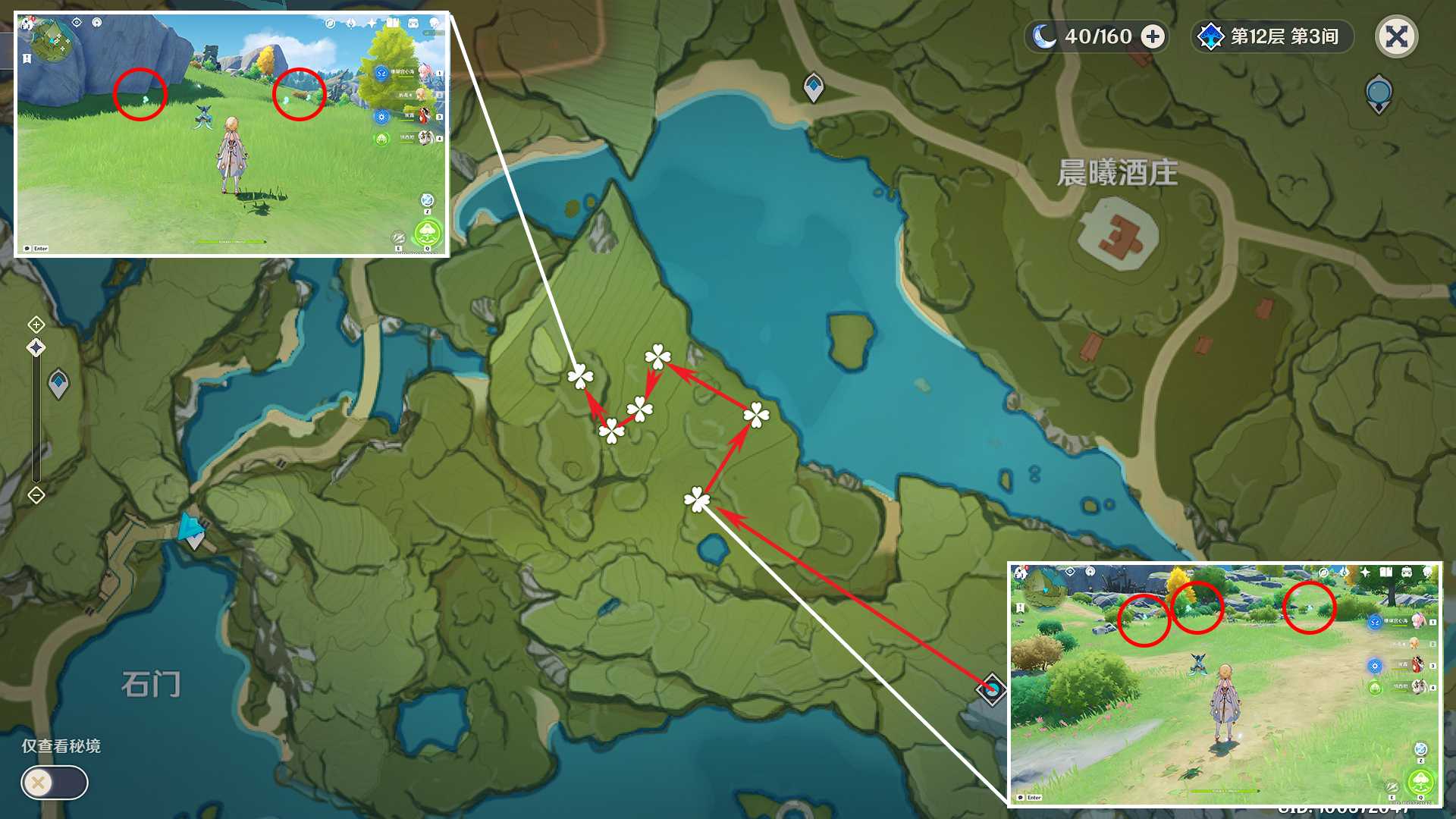
Task: Select the teleport waypoint north of the lake
Action: point(814,87)
